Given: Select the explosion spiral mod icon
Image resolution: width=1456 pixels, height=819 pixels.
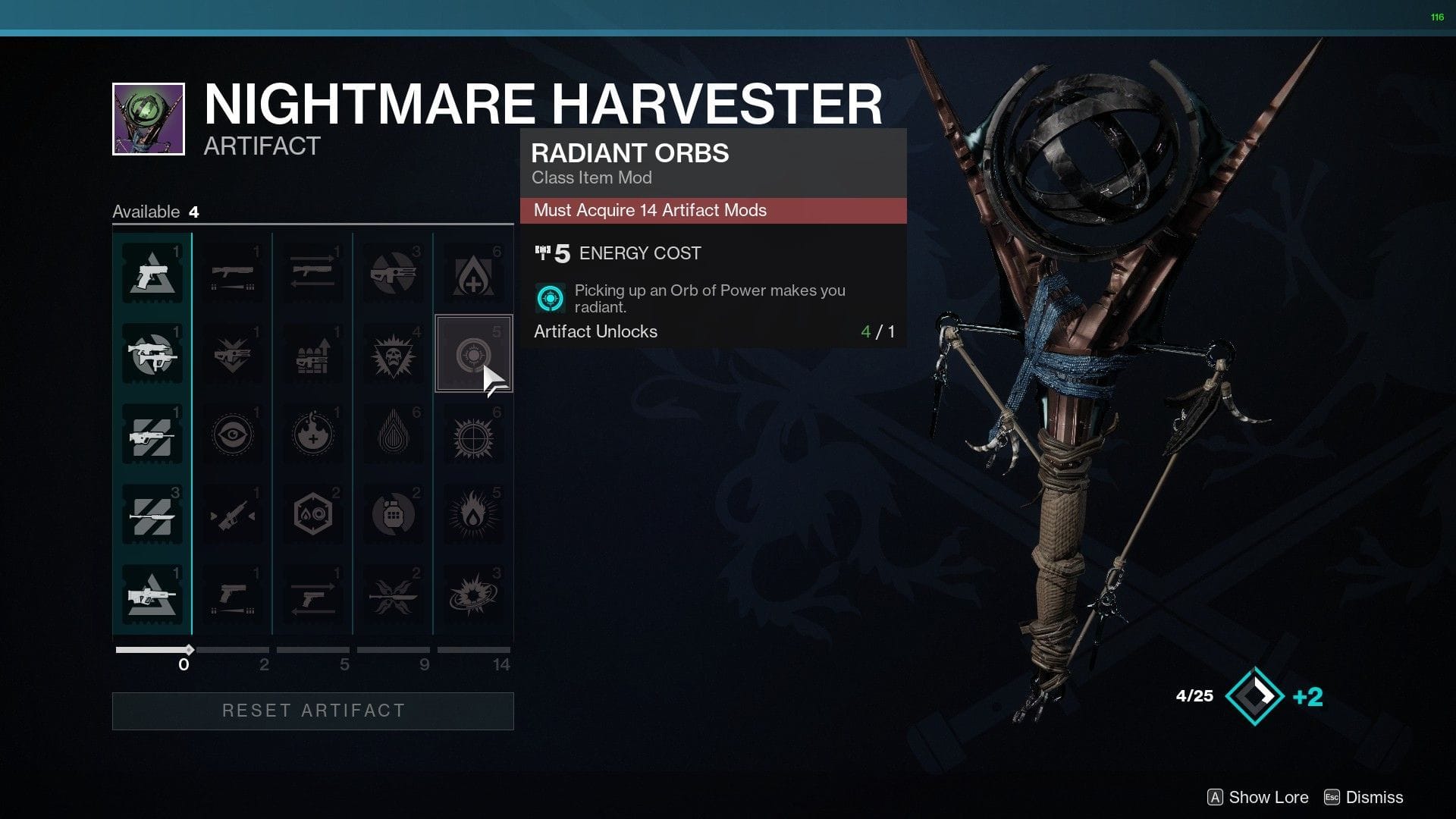Looking at the screenshot, I should pos(474,595).
